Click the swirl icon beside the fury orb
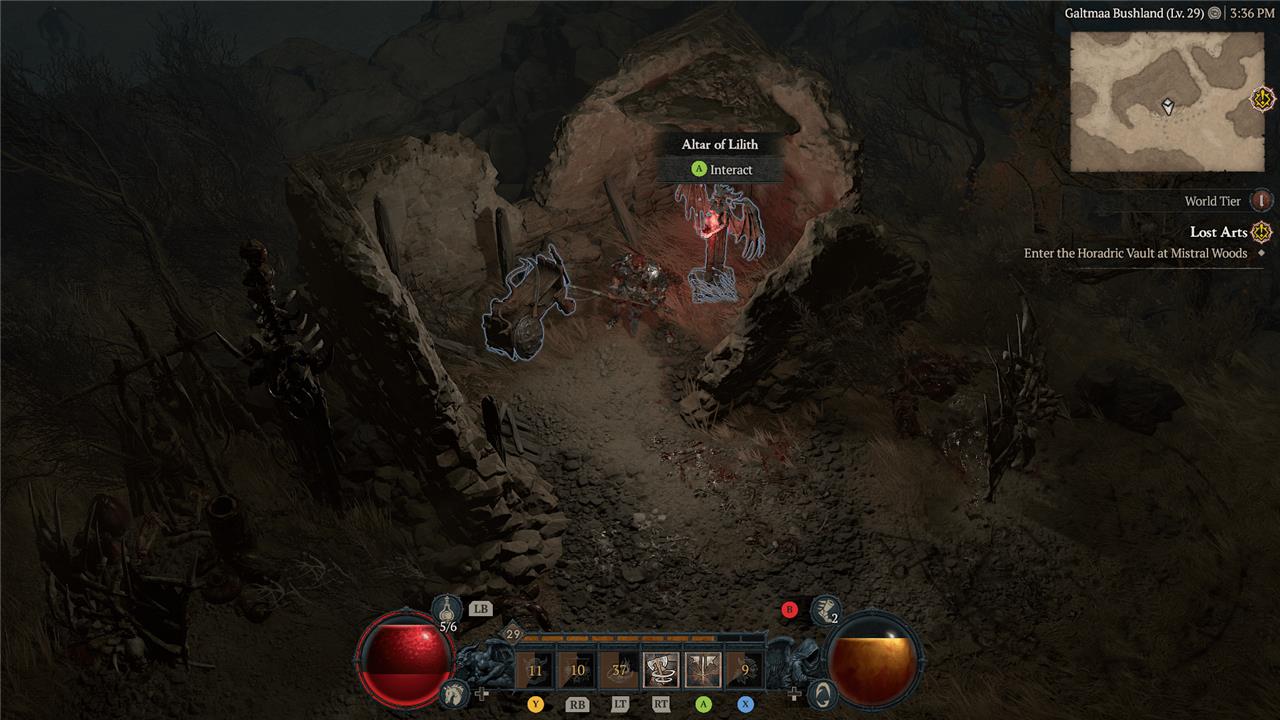 (822, 692)
